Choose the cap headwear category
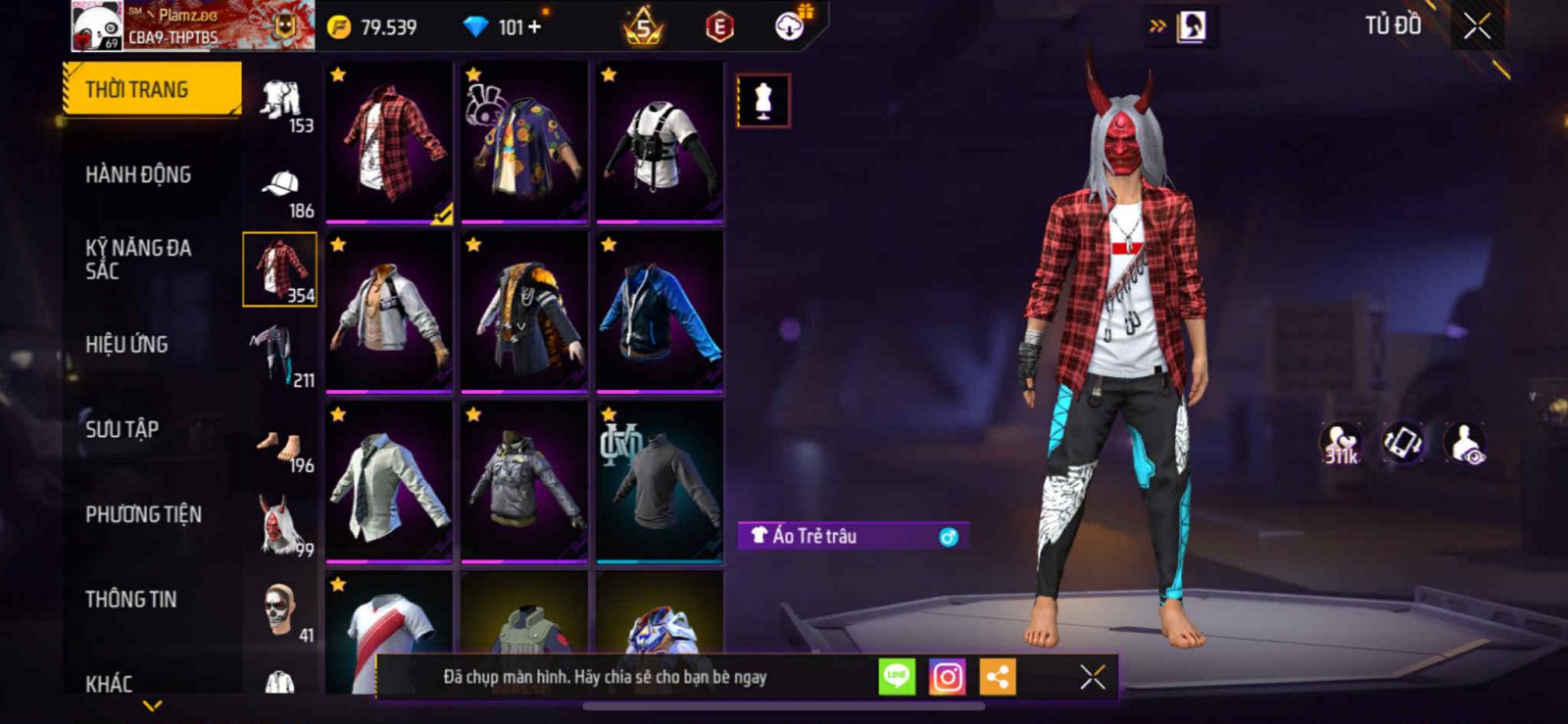Image resolution: width=1568 pixels, height=724 pixels. 281,187
